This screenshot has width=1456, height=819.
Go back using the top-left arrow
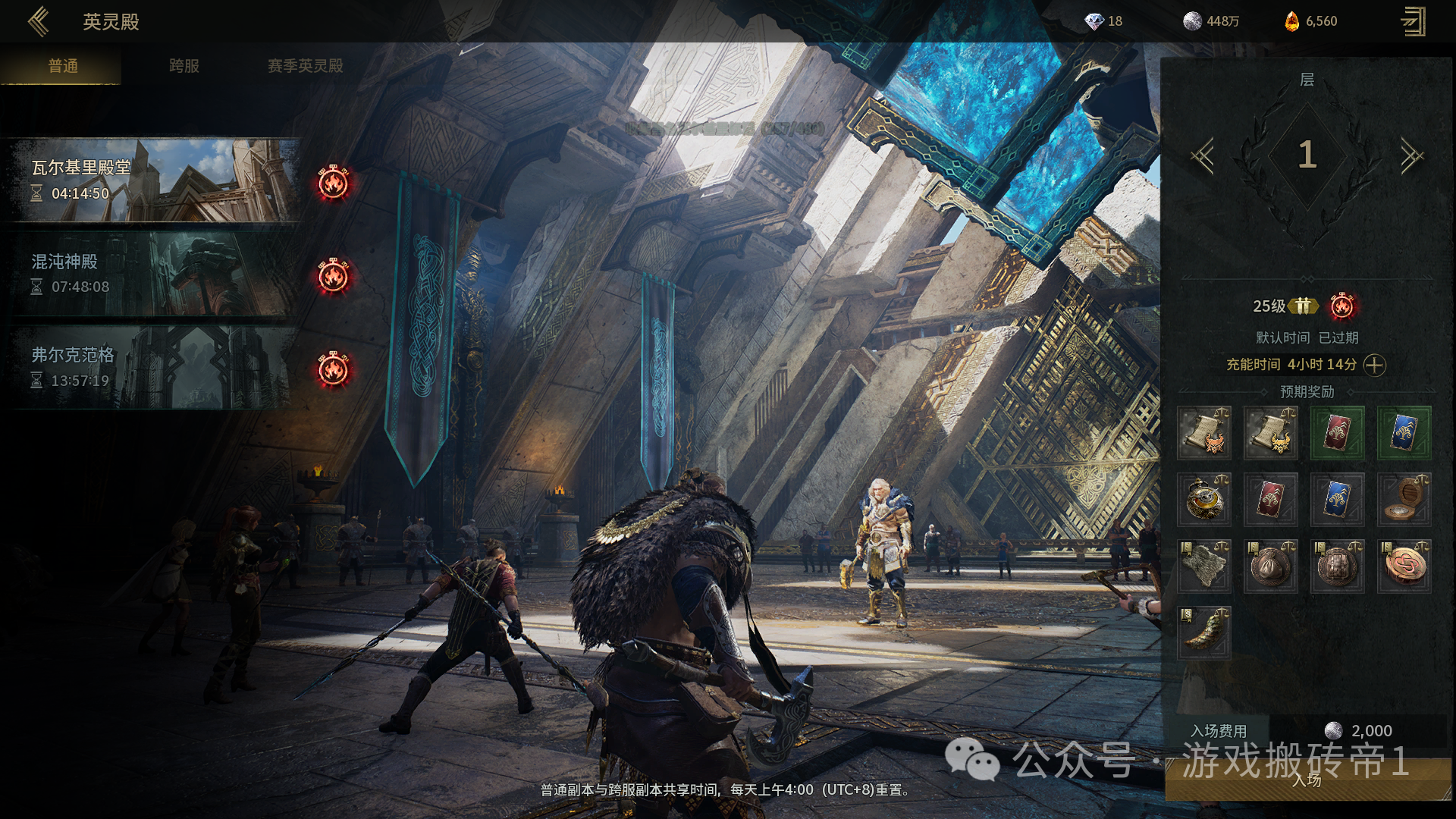[38, 21]
